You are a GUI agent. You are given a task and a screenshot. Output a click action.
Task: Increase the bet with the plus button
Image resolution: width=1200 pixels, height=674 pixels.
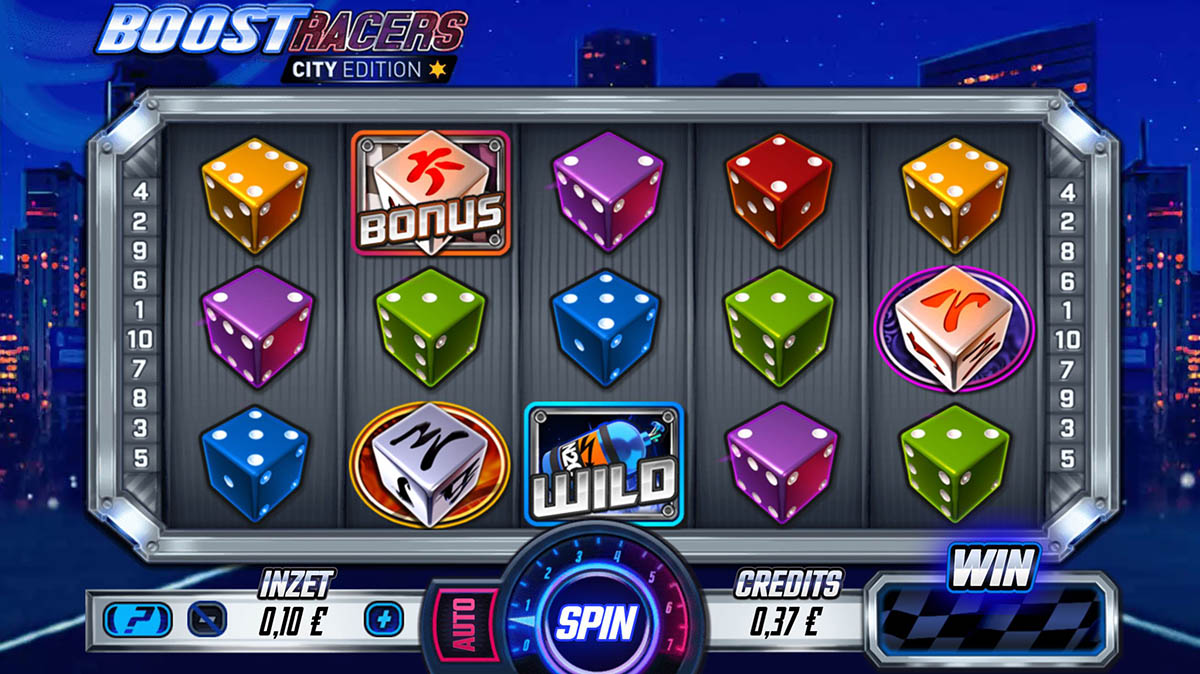click(x=381, y=620)
